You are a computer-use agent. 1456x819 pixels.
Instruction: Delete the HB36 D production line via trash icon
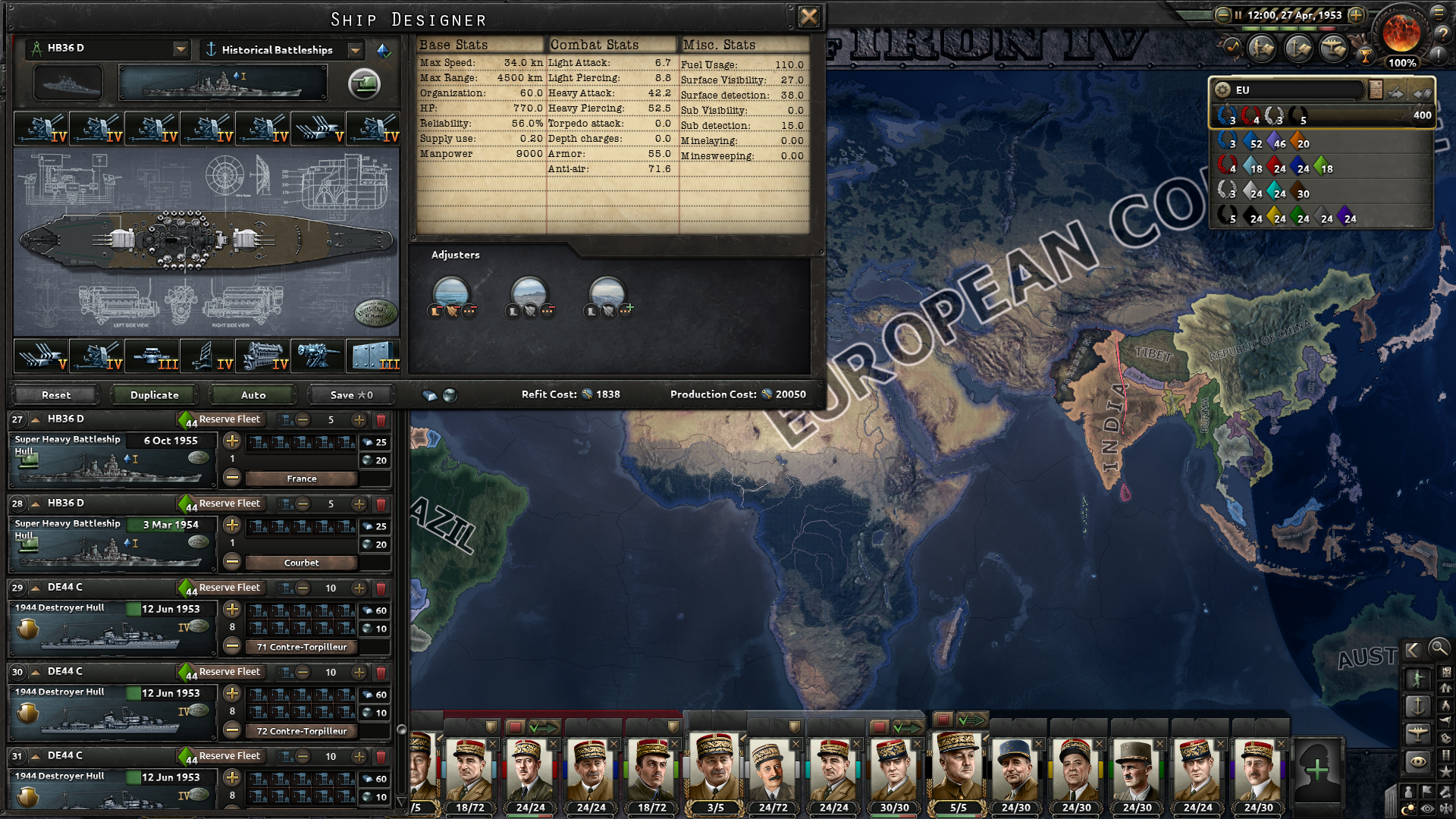[x=383, y=421]
